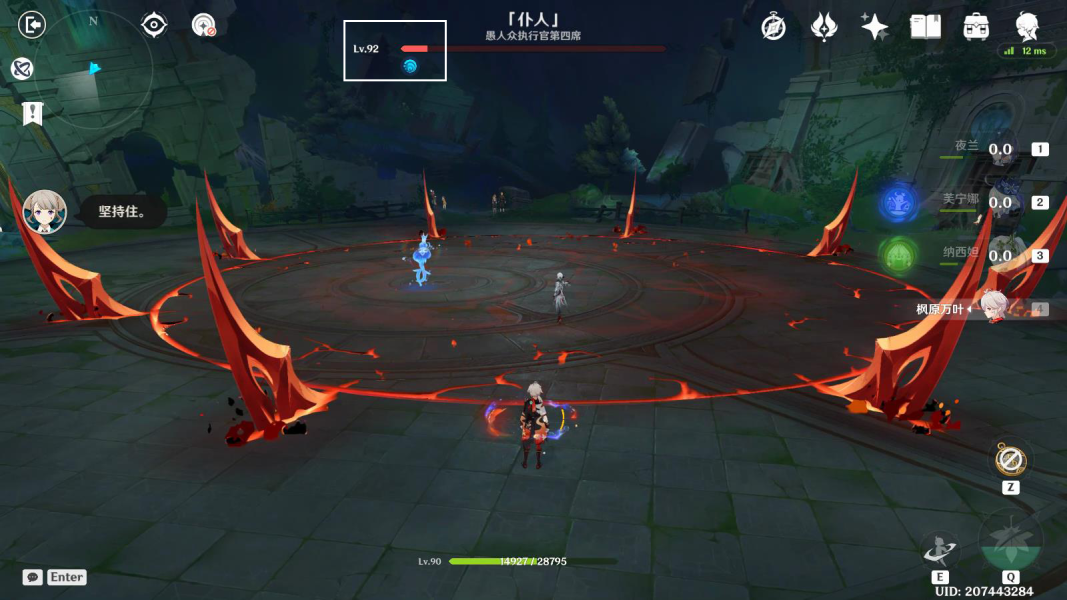This screenshot has width=1067, height=600.
Task: Use the elemental skill button
Action: click(x=940, y=549)
